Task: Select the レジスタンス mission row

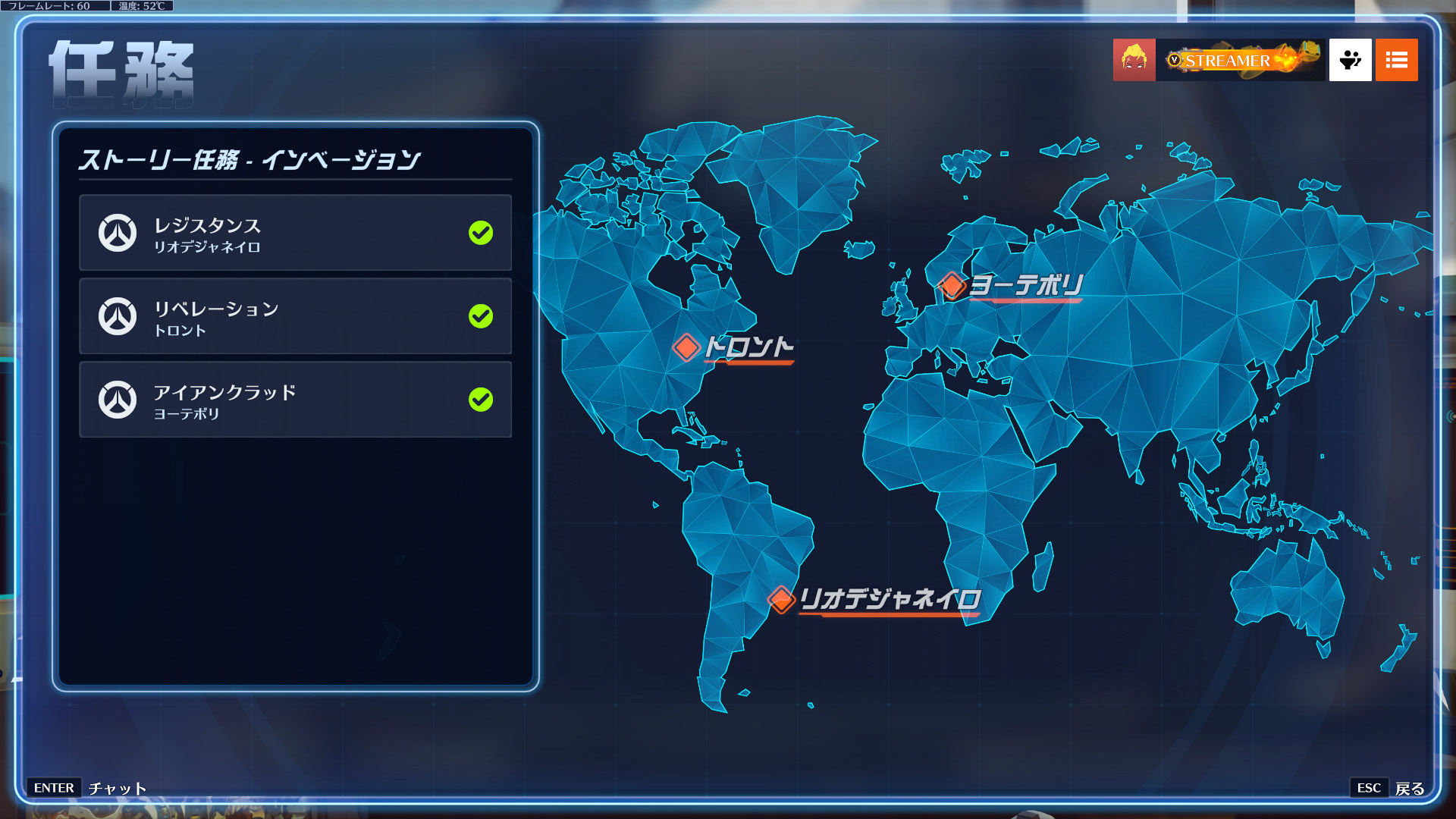Action: (x=295, y=233)
